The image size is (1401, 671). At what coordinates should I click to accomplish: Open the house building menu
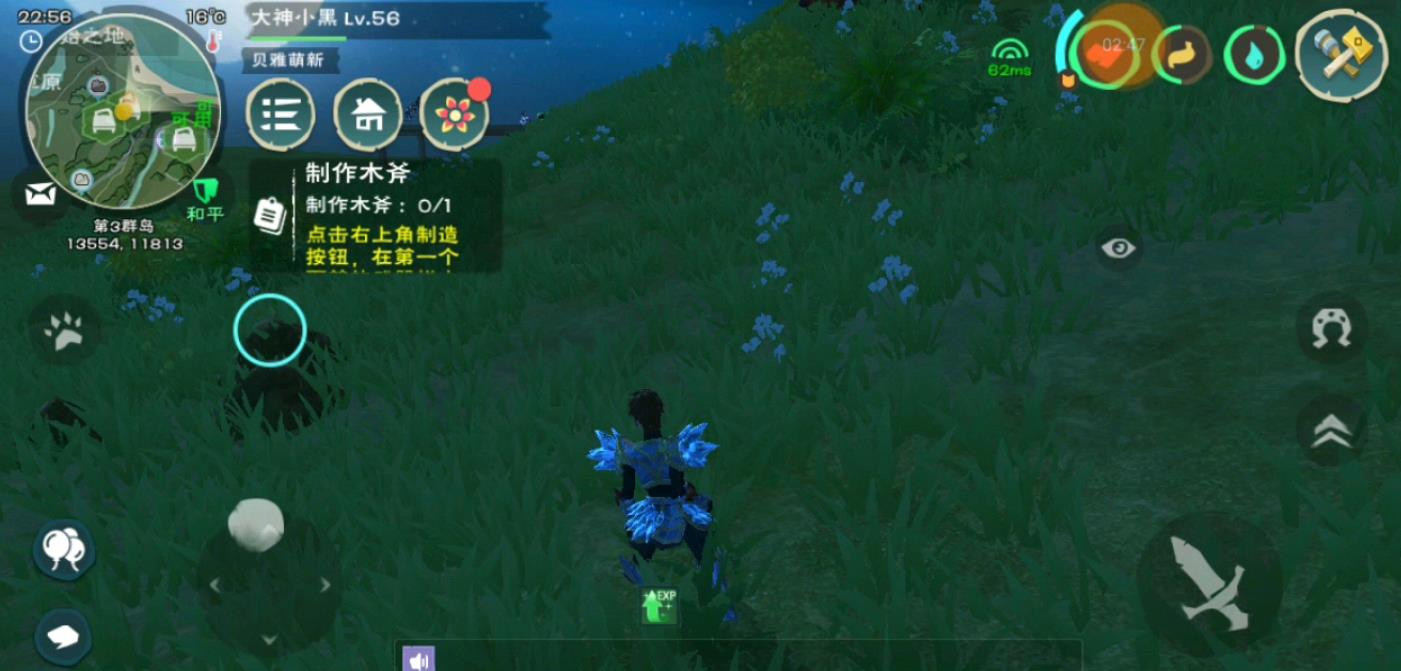pos(368,115)
